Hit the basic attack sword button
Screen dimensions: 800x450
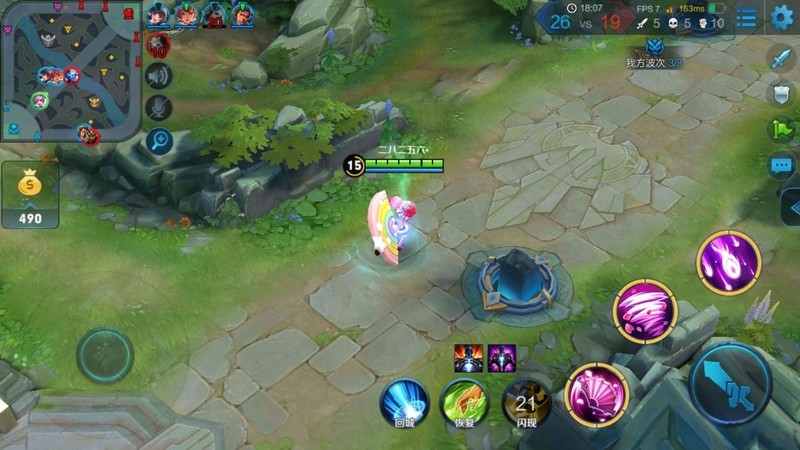tap(729, 384)
